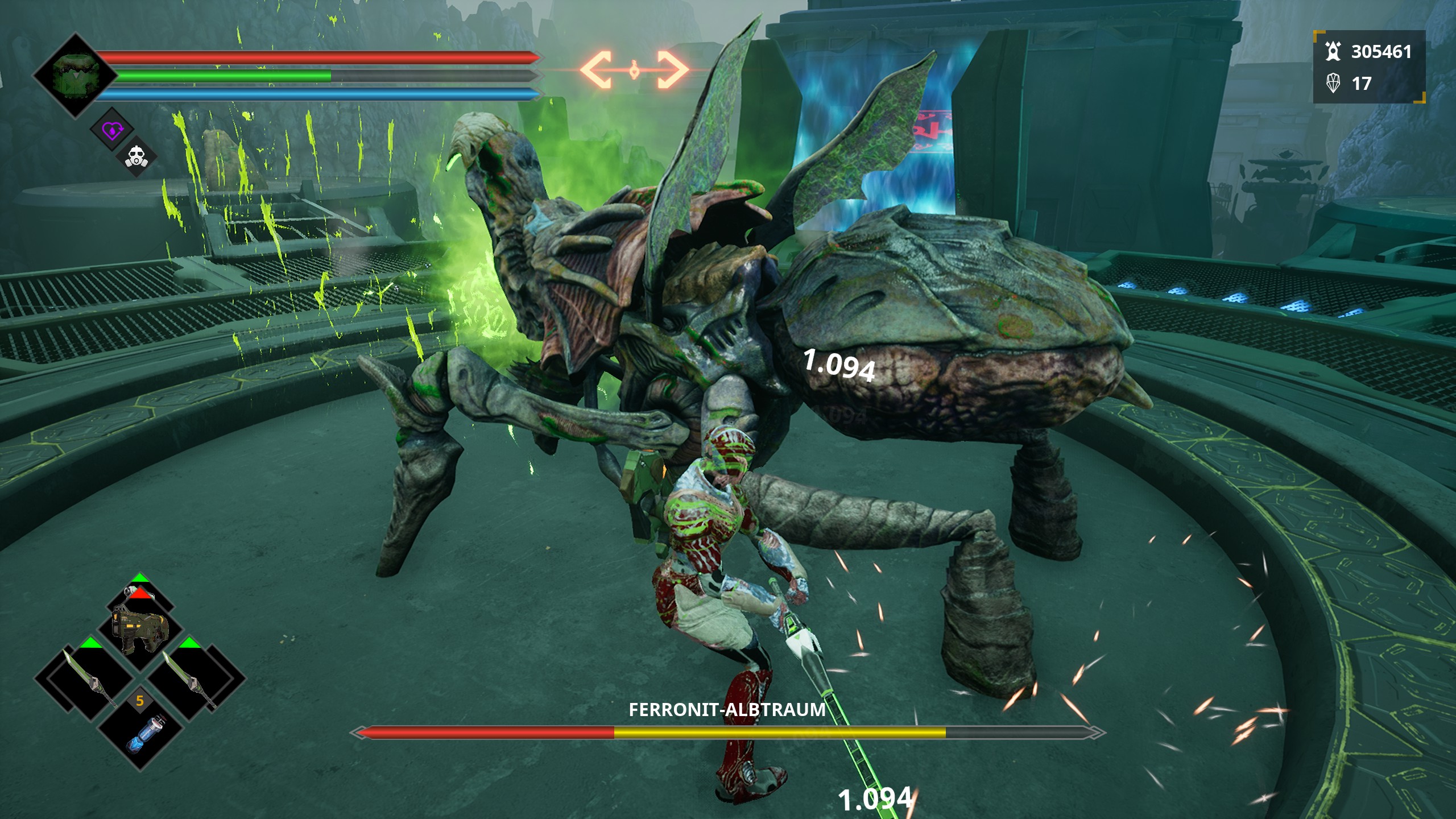
Task: Click the purple heart regeneration status icon
Action: (x=112, y=130)
